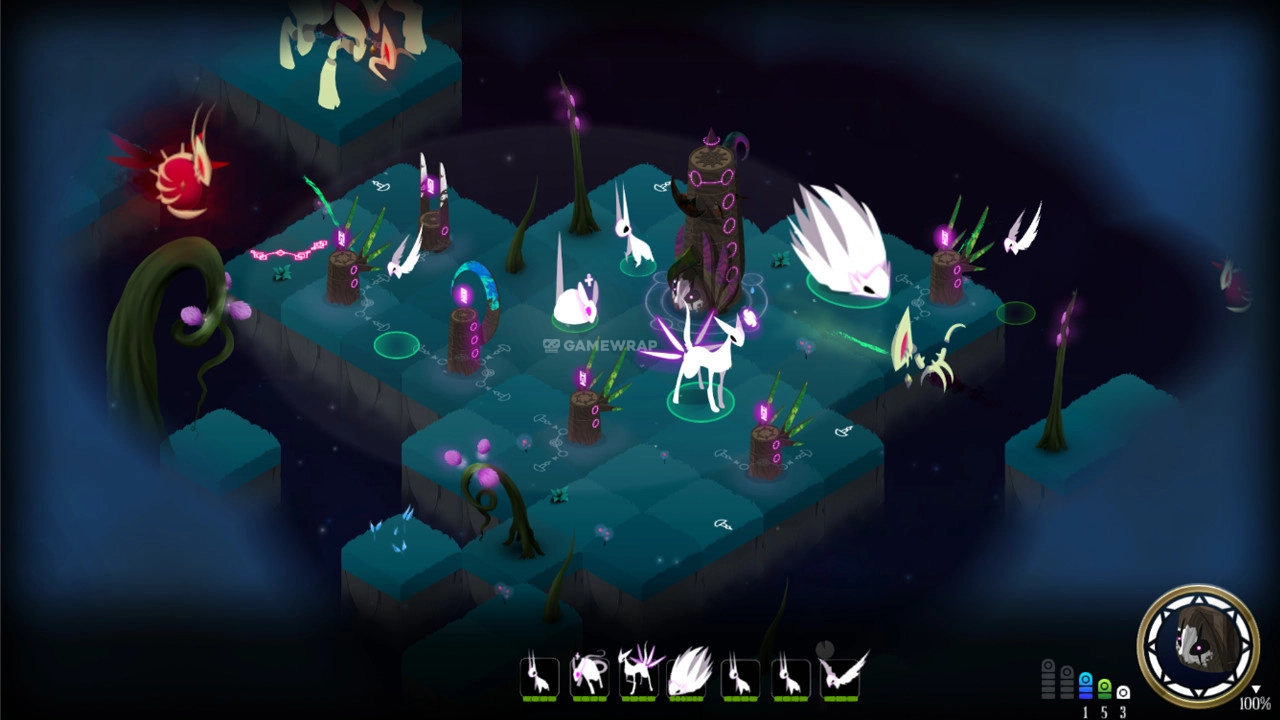
Task: Click the hooded skull portrait medallion
Action: click(1197, 645)
